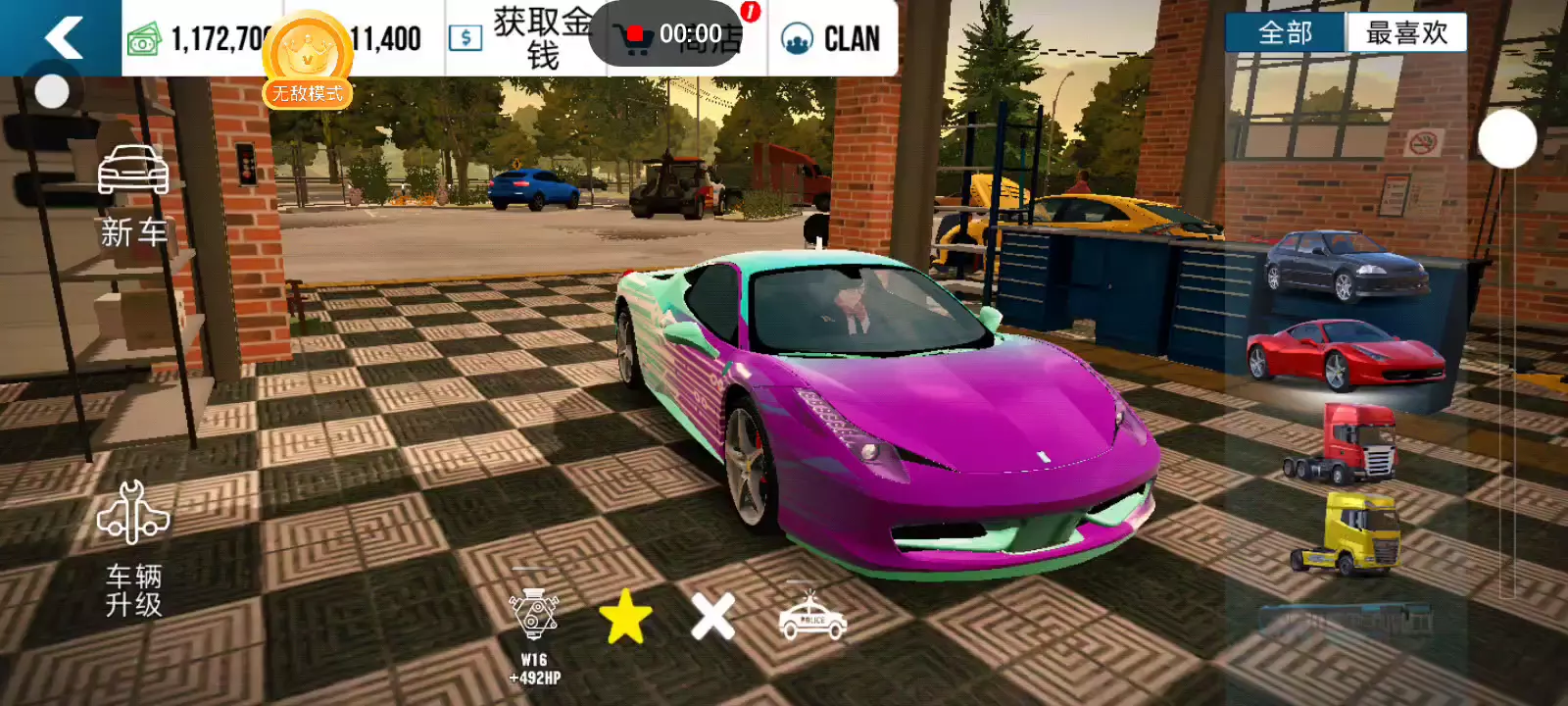Click the car list scrollbar handle
Viewport: 1568px width, 706px height.
(x=1506, y=139)
